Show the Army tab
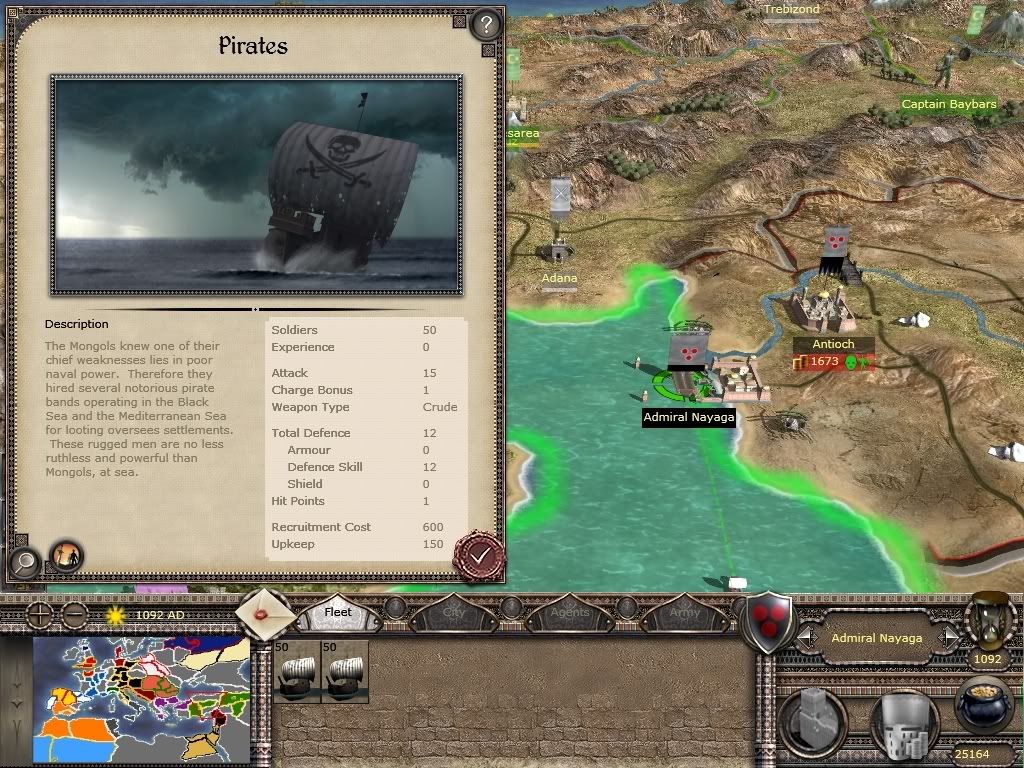The height and width of the screenshot is (768, 1024). click(x=684, y=610)
